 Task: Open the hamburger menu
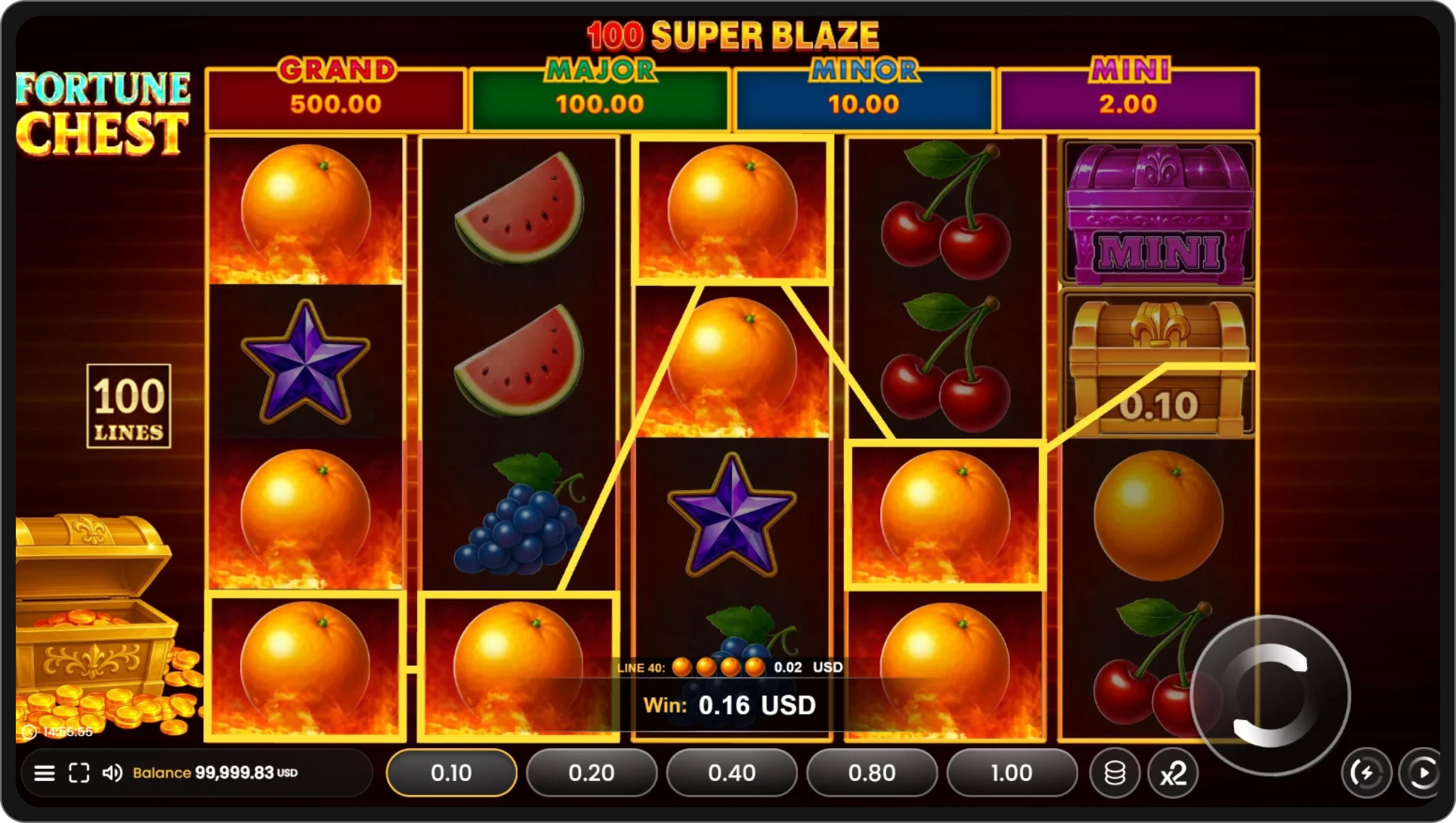[x=45, y=773]
